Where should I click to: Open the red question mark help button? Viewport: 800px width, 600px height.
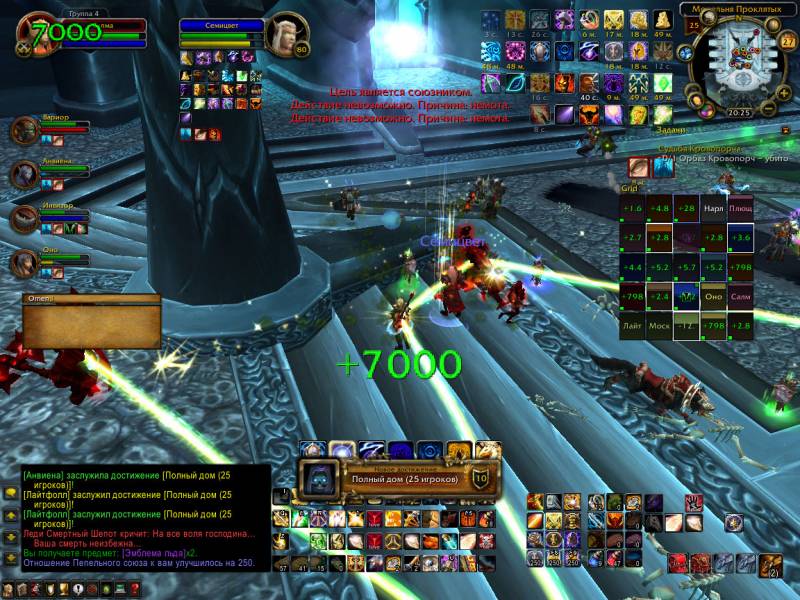(x=134, y=589)
